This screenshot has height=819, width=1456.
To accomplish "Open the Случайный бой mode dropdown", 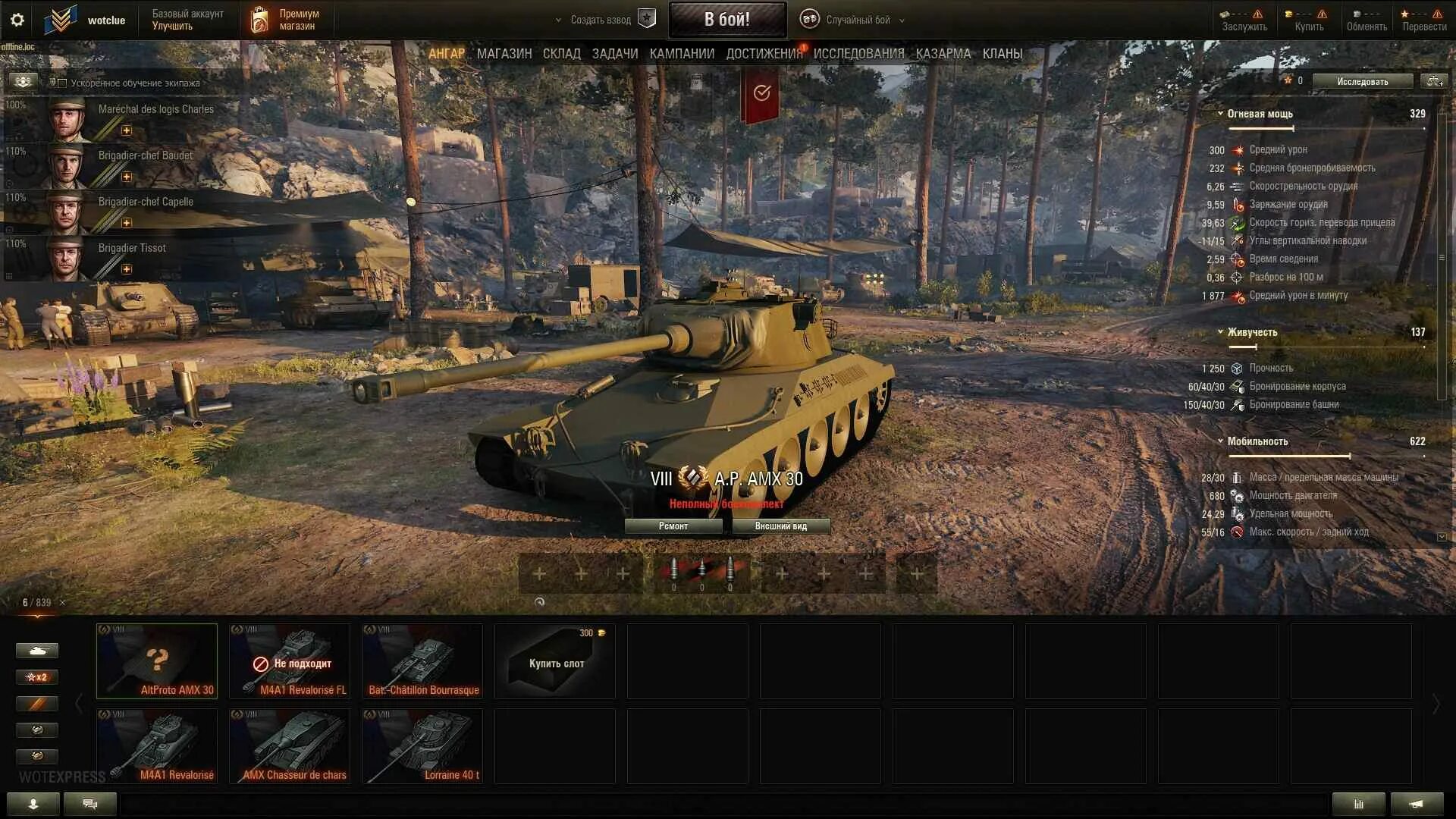I will (857, 20).
